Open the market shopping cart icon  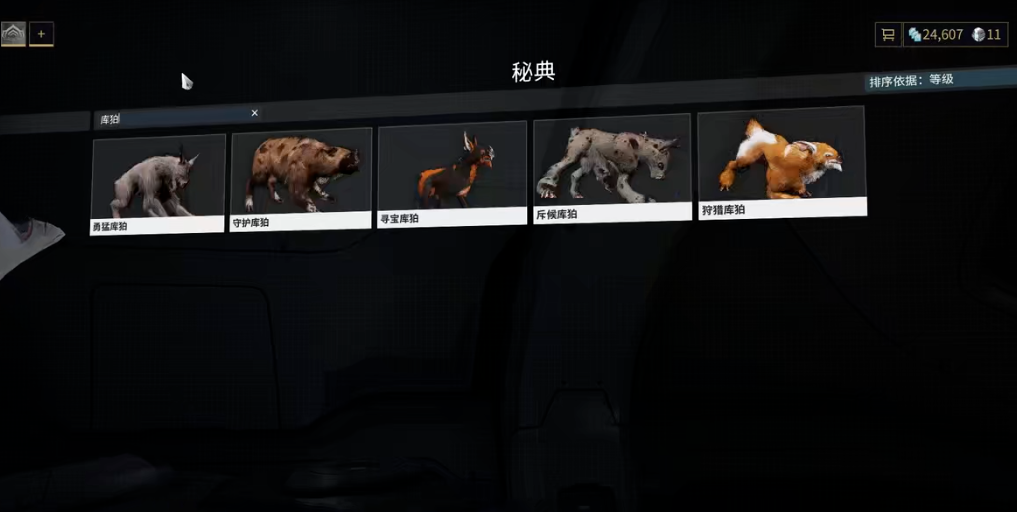(887, 35)
